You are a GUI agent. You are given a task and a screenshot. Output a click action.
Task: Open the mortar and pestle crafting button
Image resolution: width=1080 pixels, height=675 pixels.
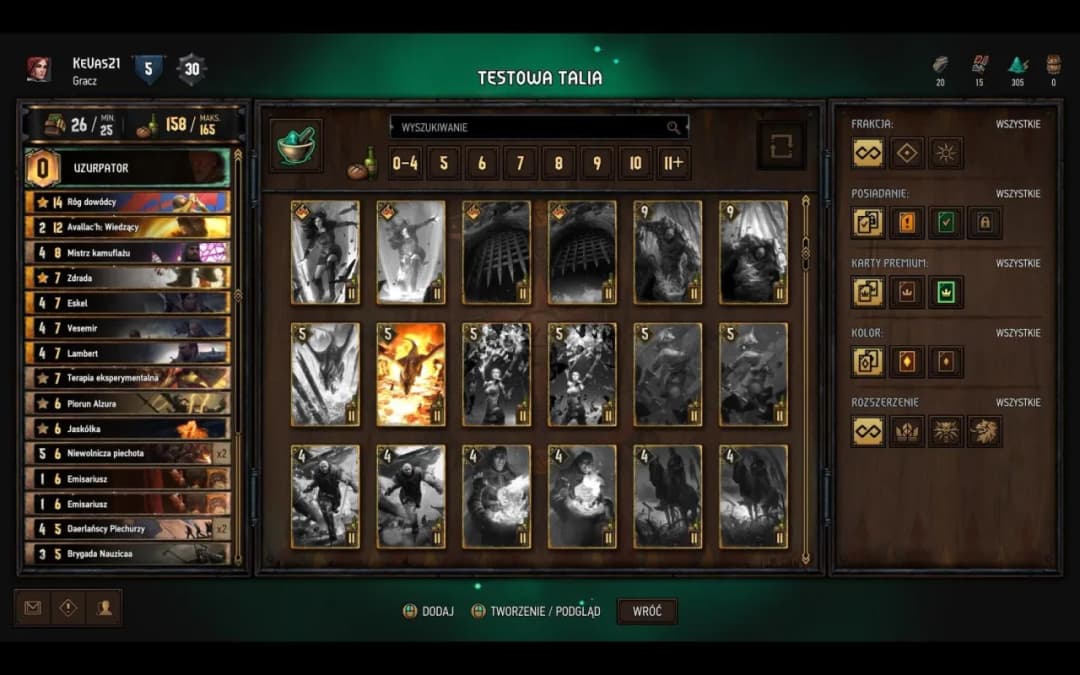(x=296, y=146)
